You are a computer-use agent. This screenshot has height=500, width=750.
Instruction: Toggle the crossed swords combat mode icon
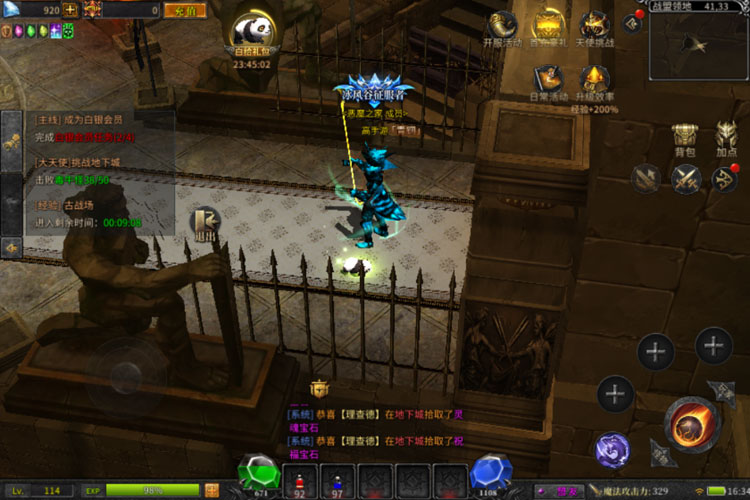pyautogui.click(x=685, y=179)
